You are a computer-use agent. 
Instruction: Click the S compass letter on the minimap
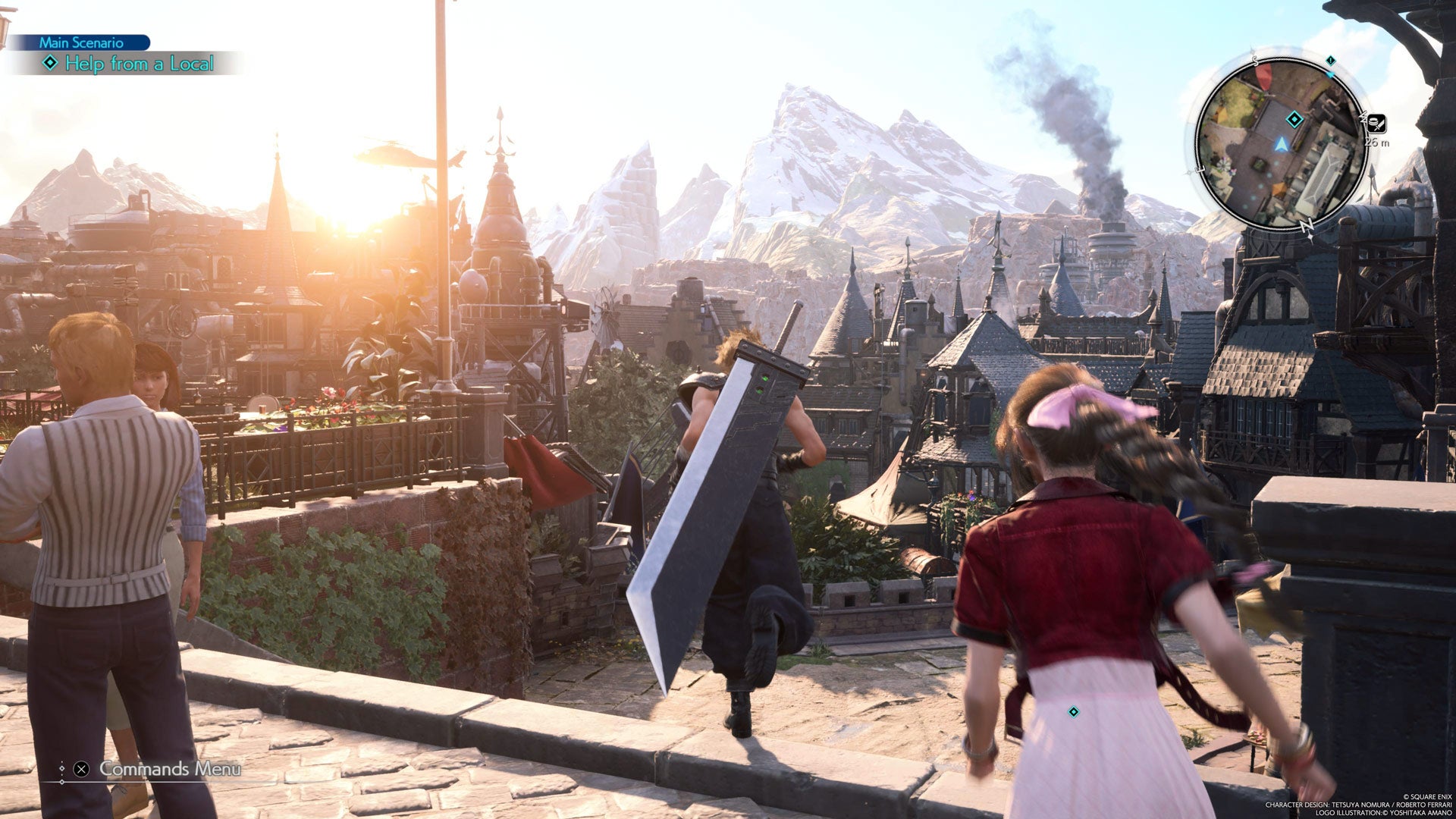click(x=1256, y=61)
